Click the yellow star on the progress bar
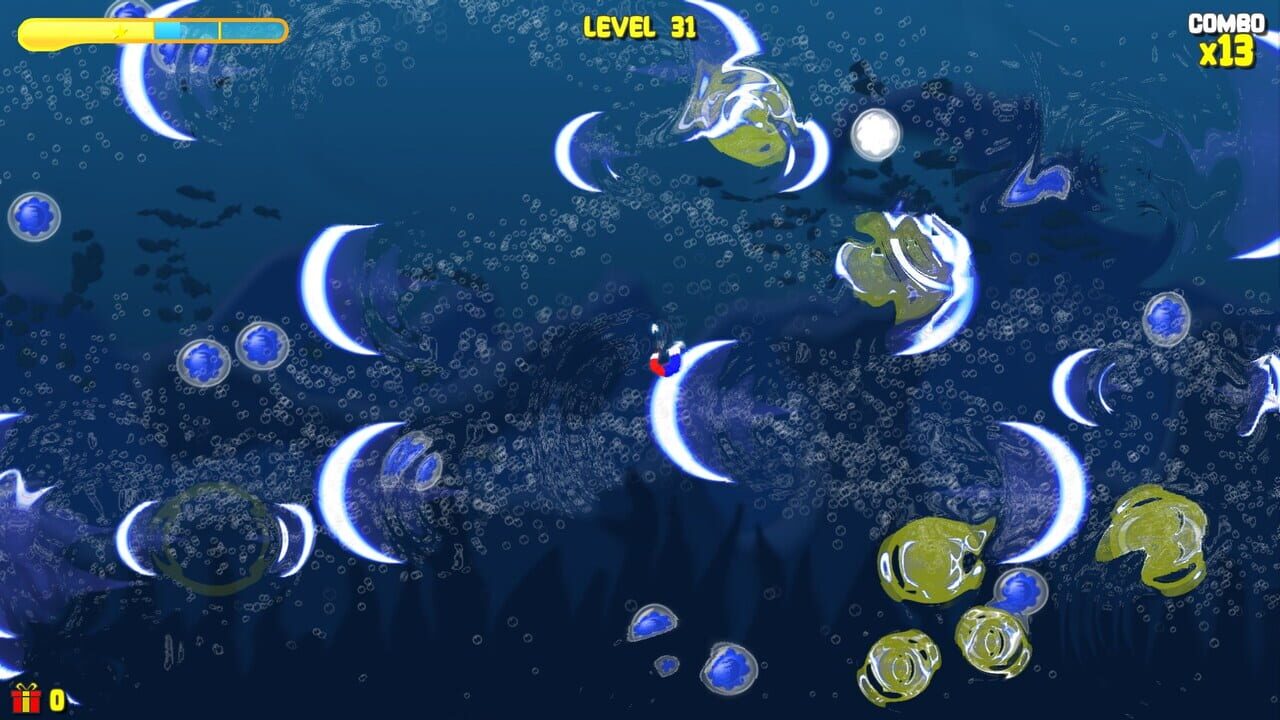The image size is (1280, 720). click(120, 31)
